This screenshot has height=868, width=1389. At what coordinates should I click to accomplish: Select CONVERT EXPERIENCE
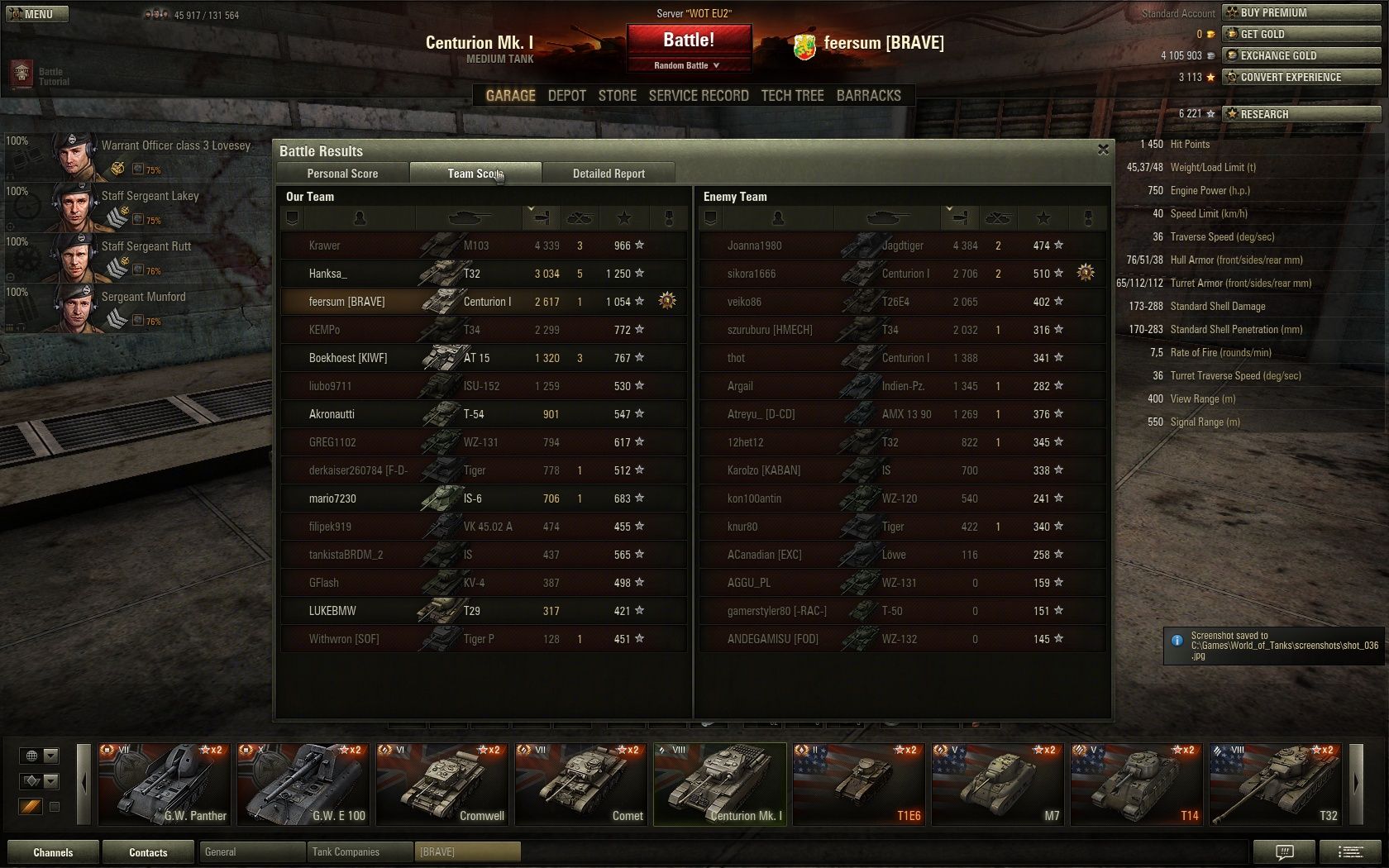tap(1301, 77)
